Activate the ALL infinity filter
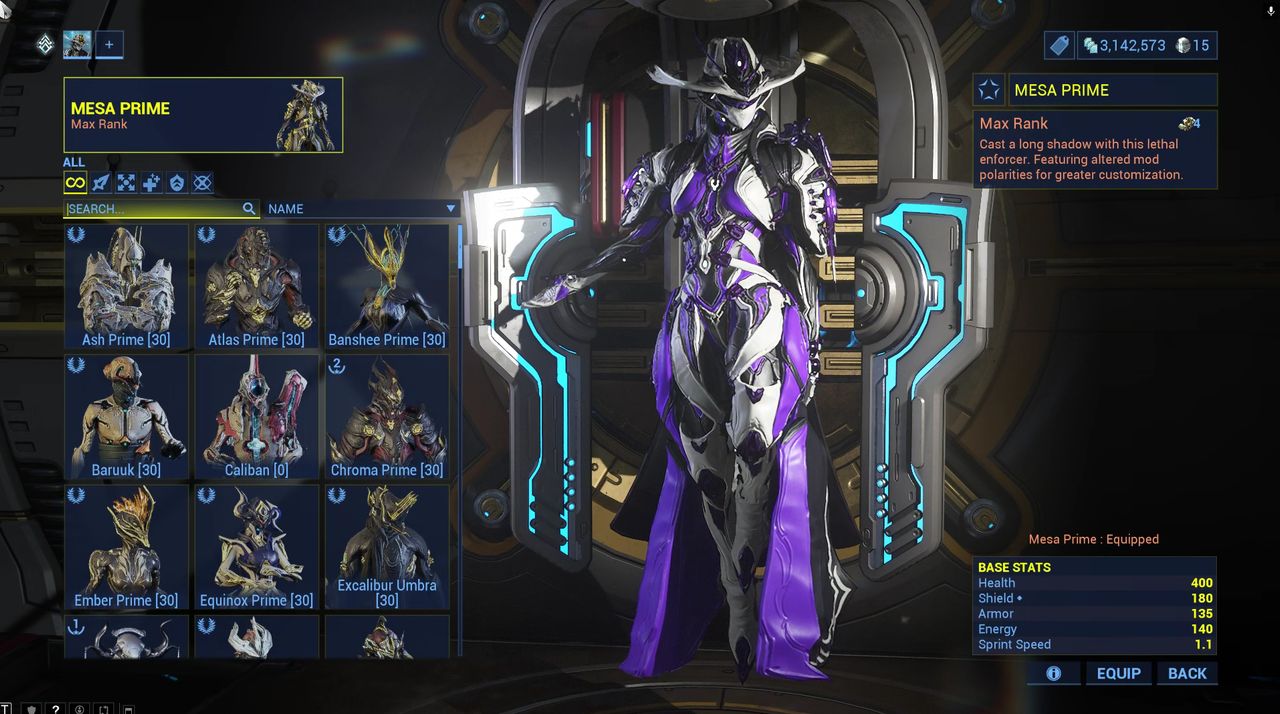Viewport: 1280px width, 714px height. 75,182
